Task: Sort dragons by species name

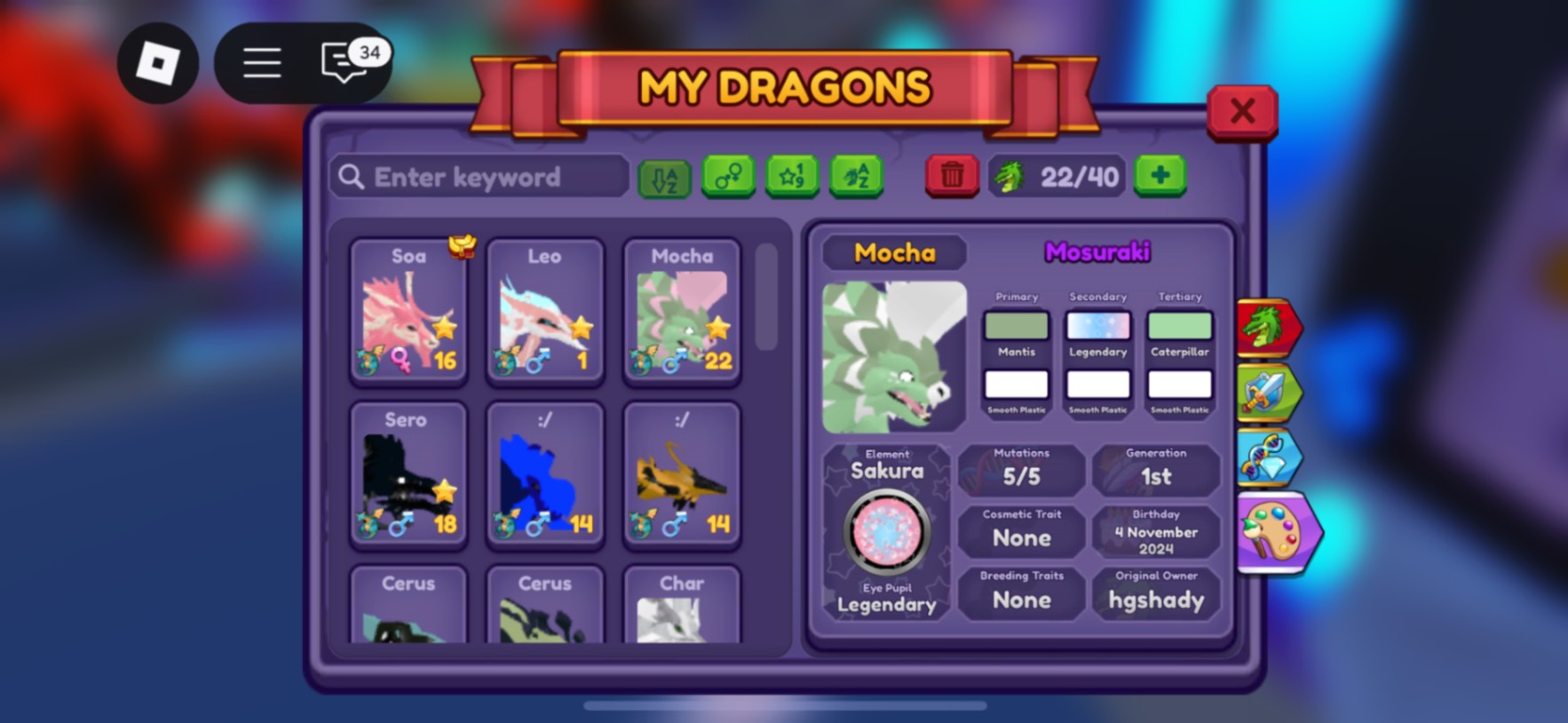Action: 855,177
